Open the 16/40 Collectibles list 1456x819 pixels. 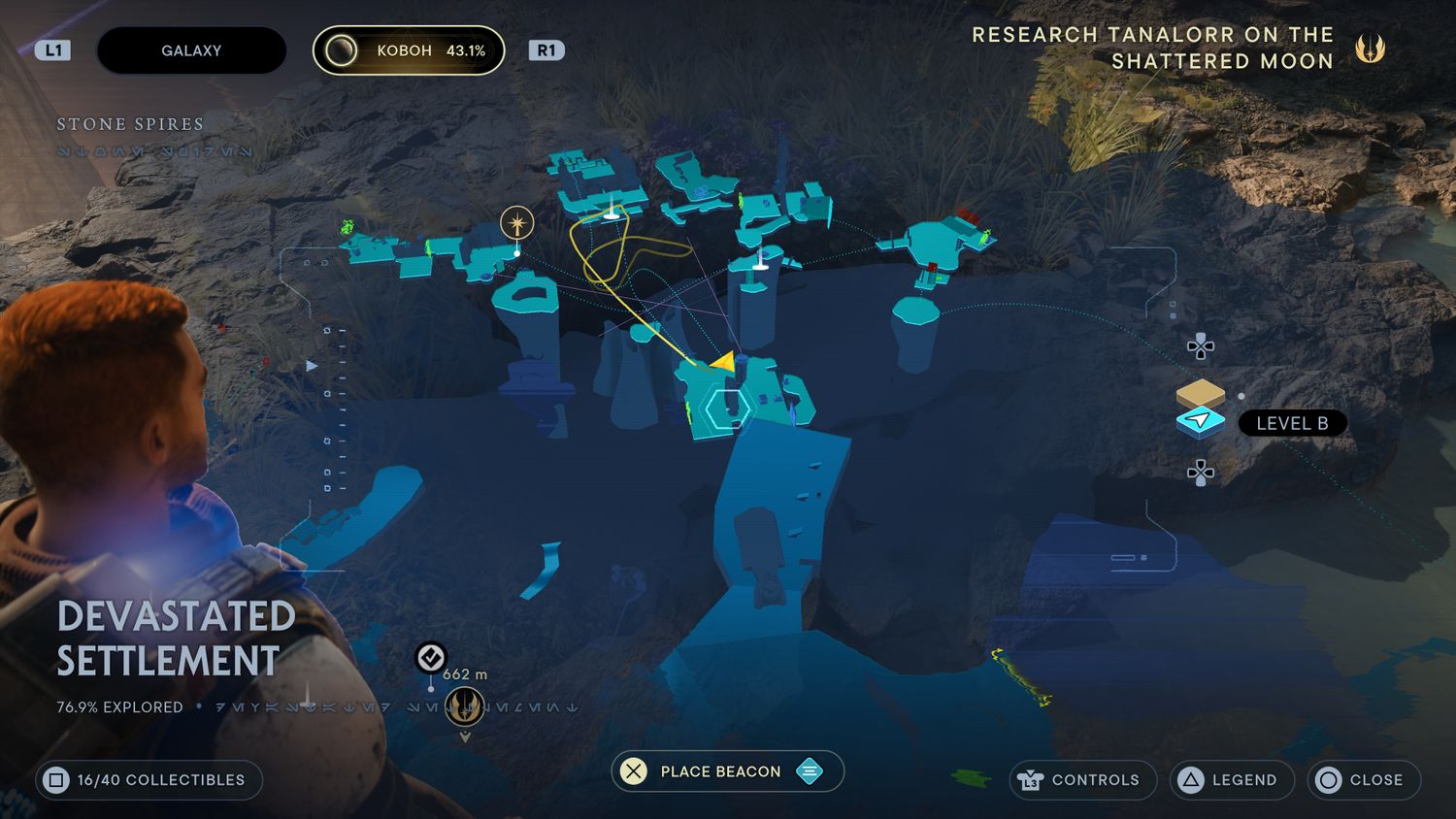pyautogui.click(x=149, y=780)
